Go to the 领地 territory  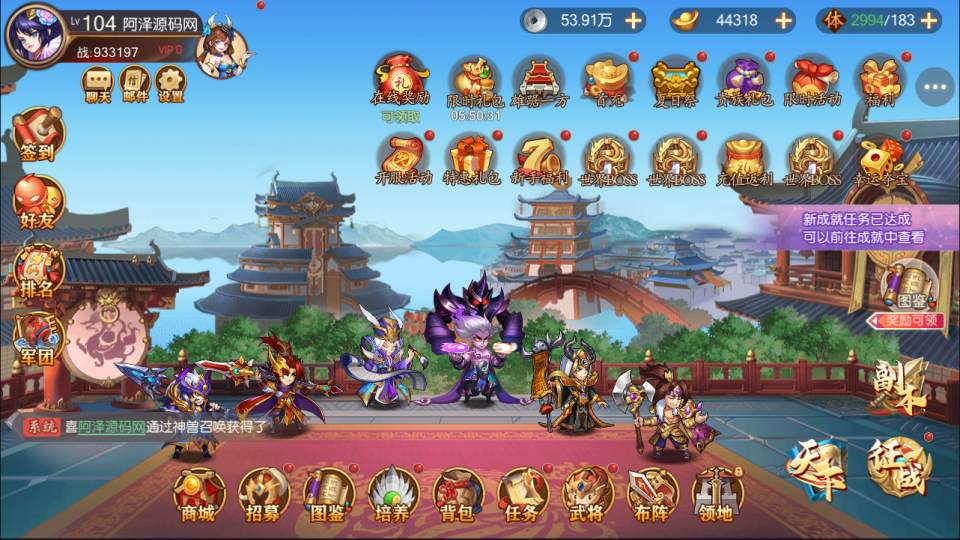coord(717,494)
